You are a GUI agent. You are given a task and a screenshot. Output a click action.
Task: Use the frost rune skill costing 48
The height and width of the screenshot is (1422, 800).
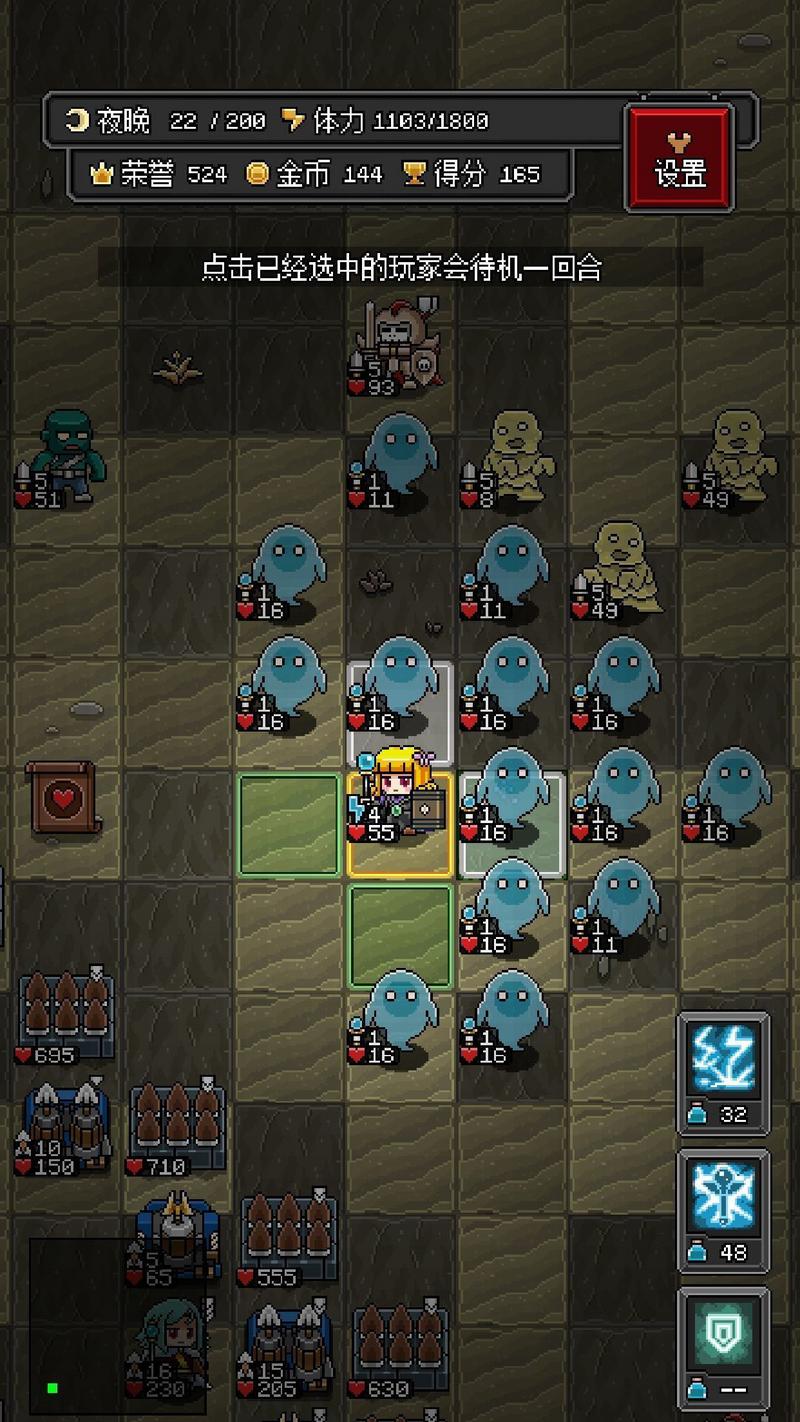(724, 1197)
